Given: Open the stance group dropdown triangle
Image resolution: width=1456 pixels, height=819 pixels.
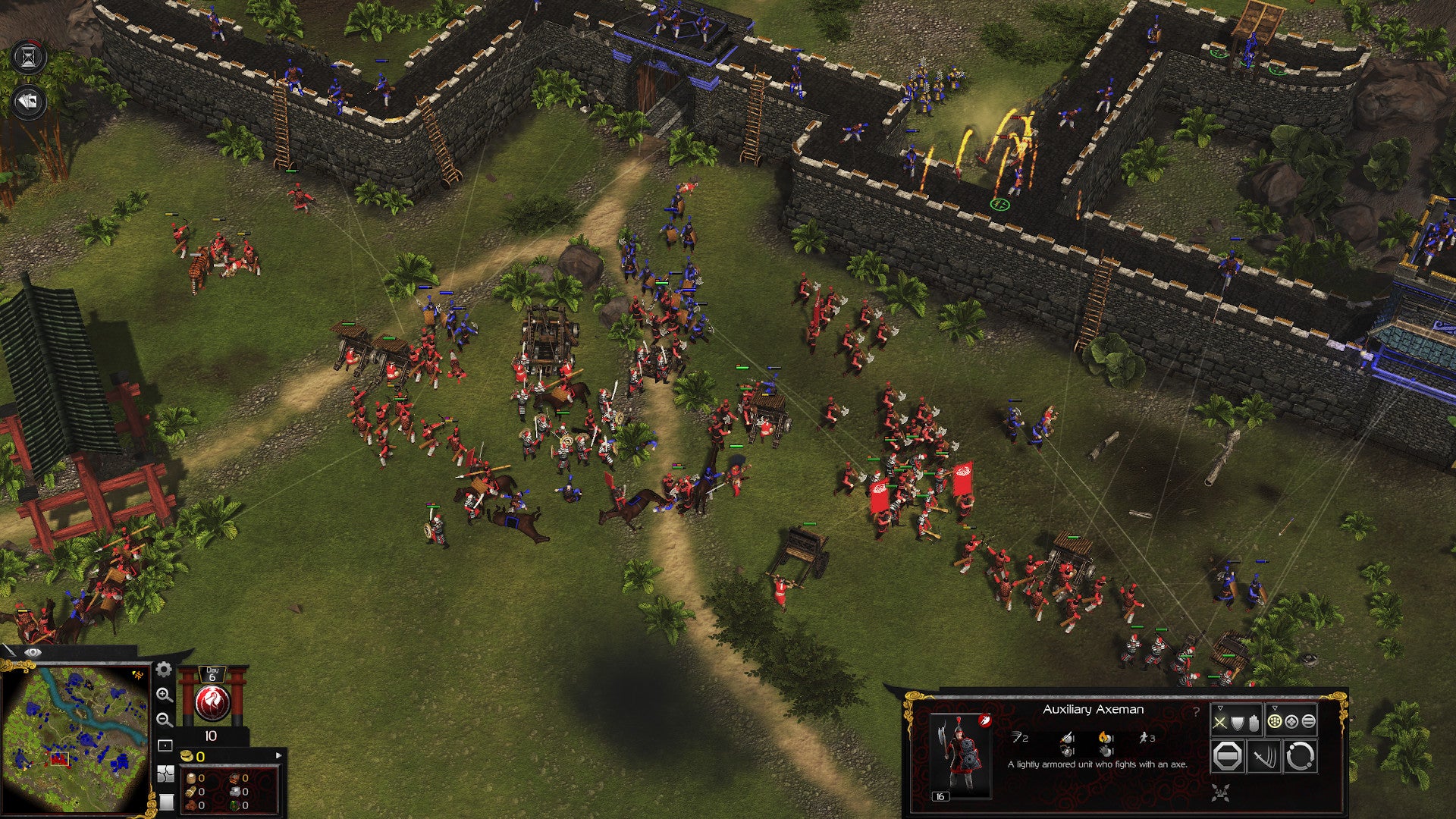Looking at the screenshot, I should point(1220,708).
